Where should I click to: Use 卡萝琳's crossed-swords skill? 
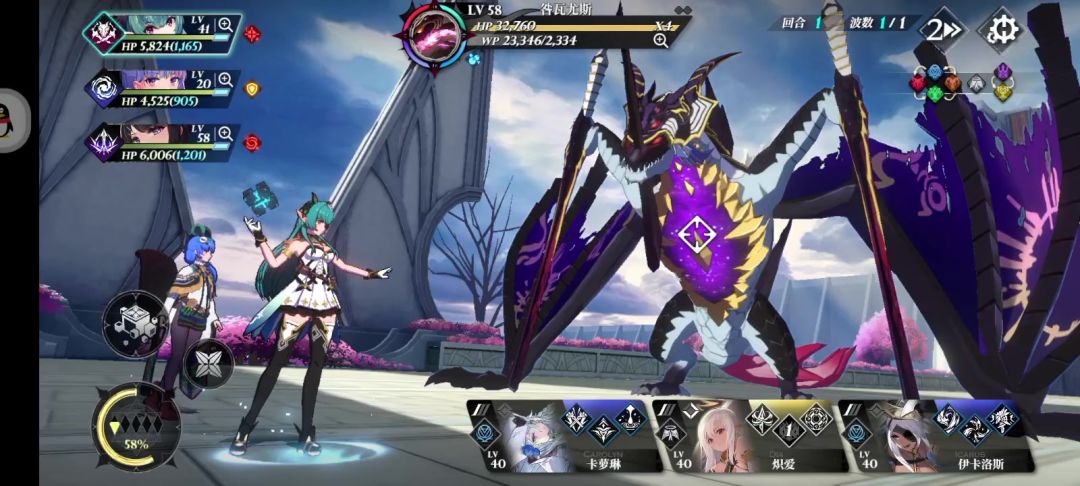576,417
